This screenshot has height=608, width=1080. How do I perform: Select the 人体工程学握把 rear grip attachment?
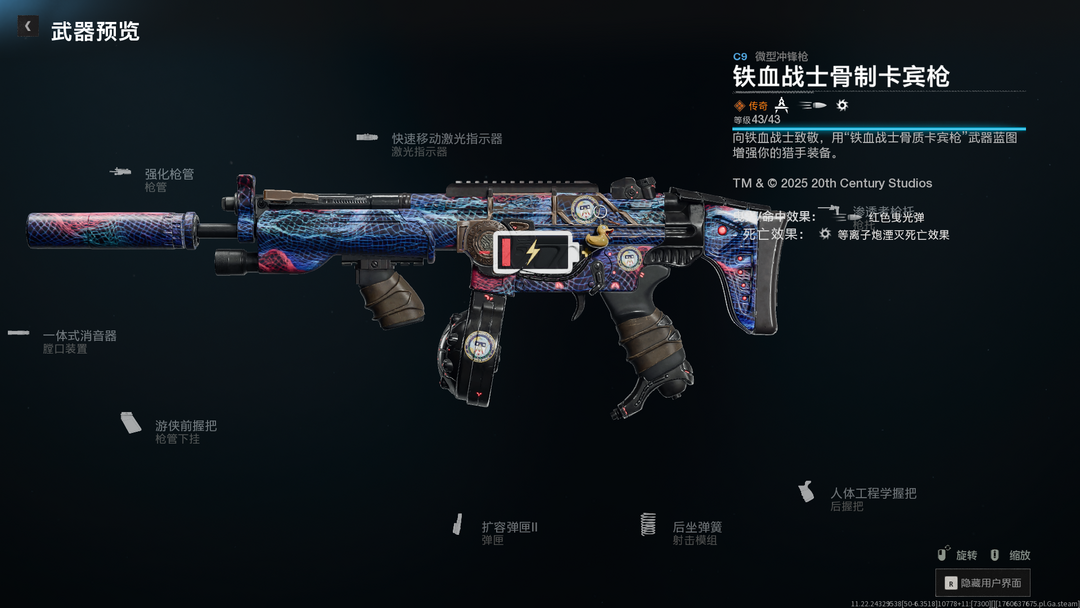(872, 493)
